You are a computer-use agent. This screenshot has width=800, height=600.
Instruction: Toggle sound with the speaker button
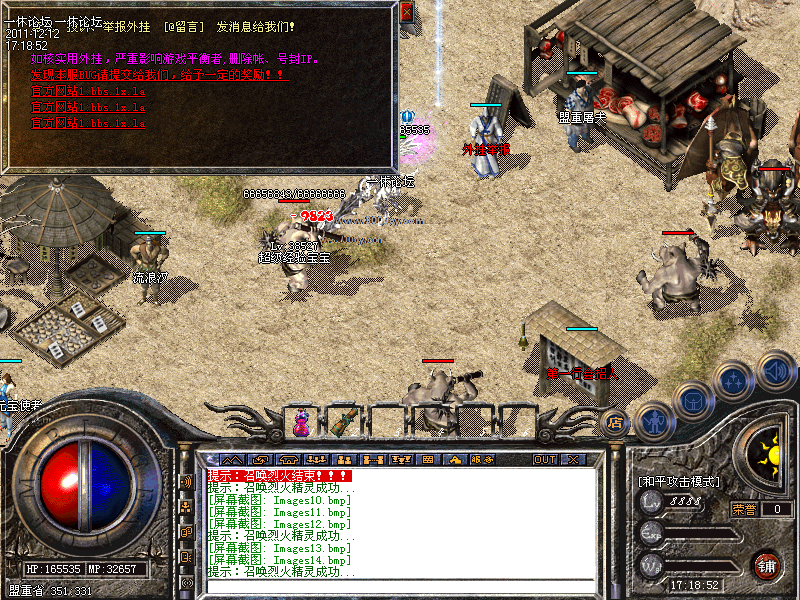[775, 368]
